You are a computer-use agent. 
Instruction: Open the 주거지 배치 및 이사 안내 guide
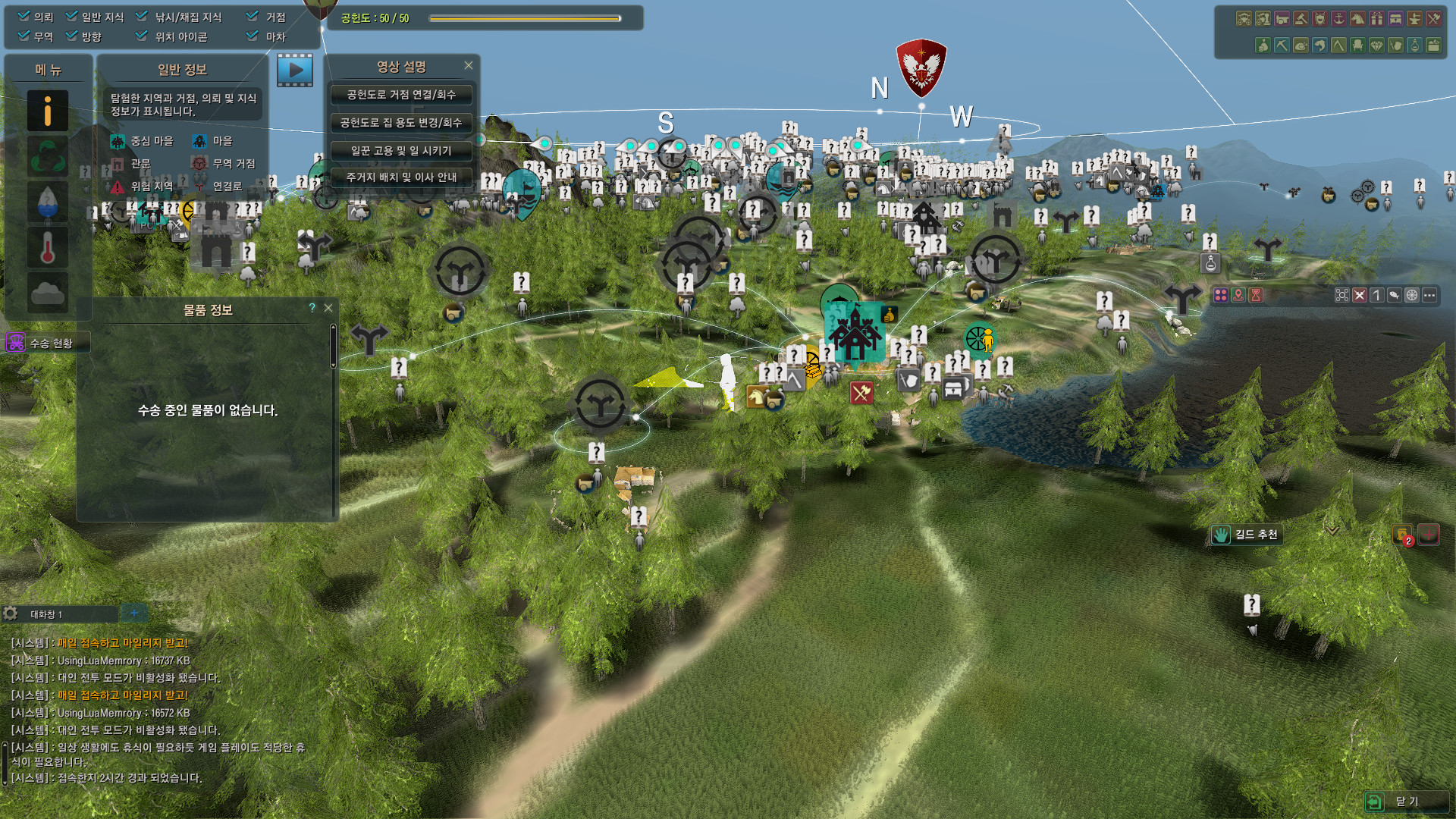coord(401,177)
